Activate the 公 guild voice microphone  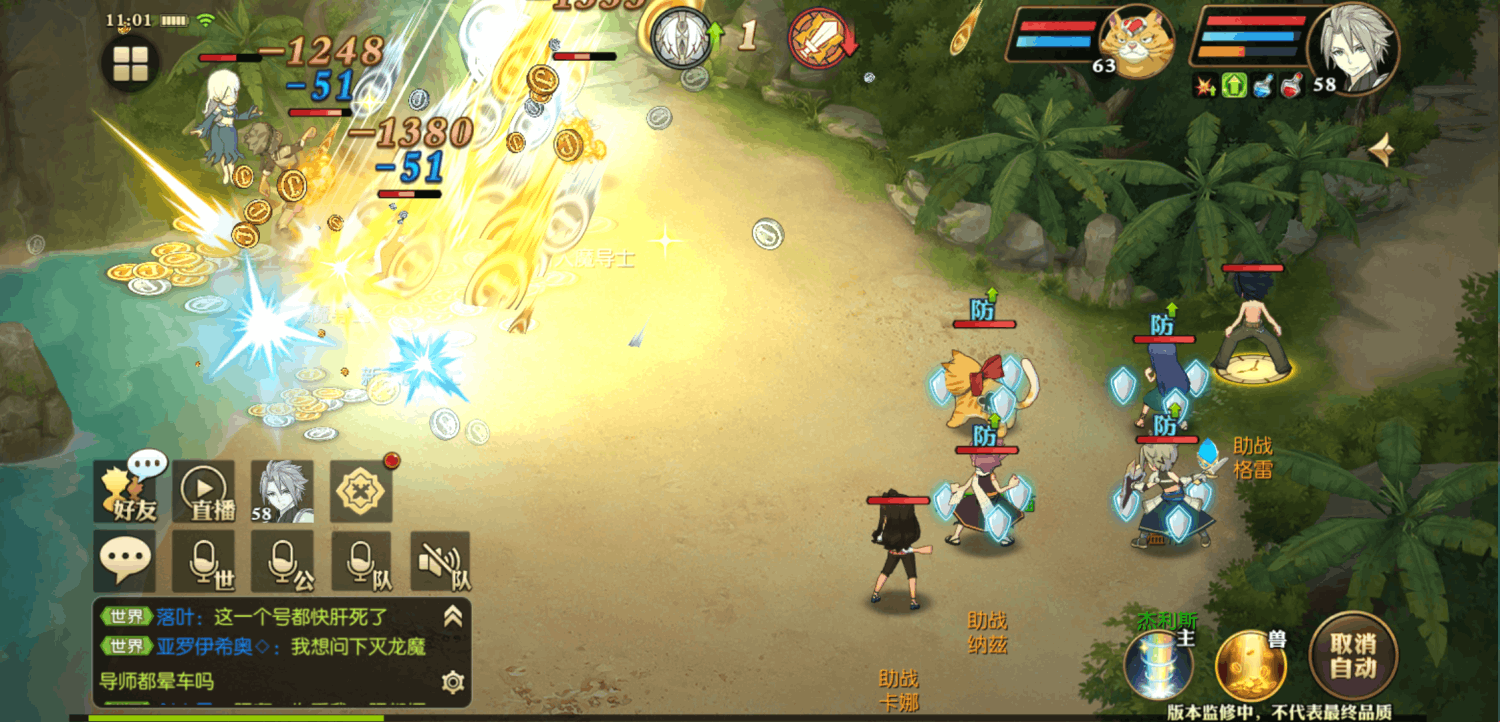tap(283, 561)
